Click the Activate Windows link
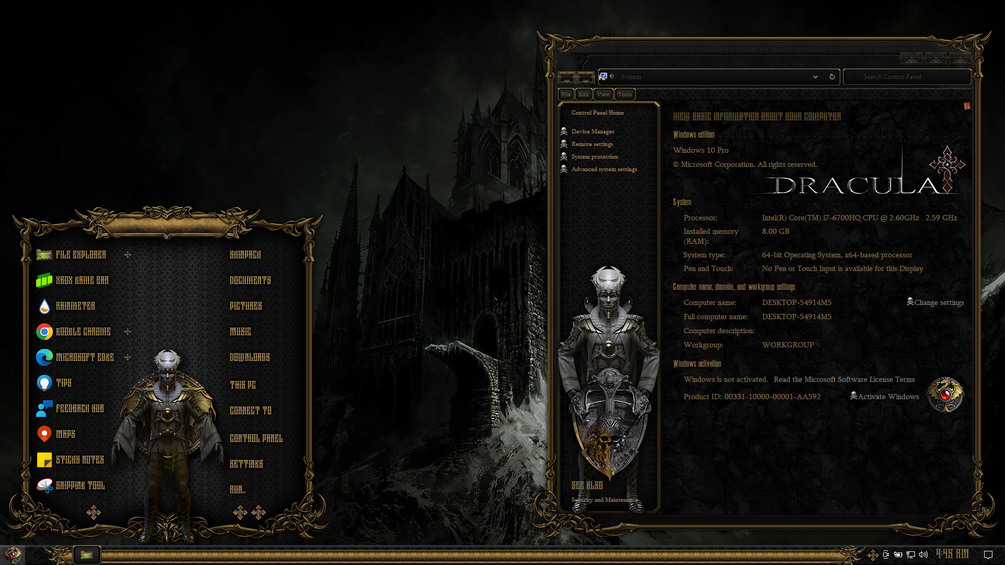The height and width of the screenshot is (565, 1005). point(888,397)
